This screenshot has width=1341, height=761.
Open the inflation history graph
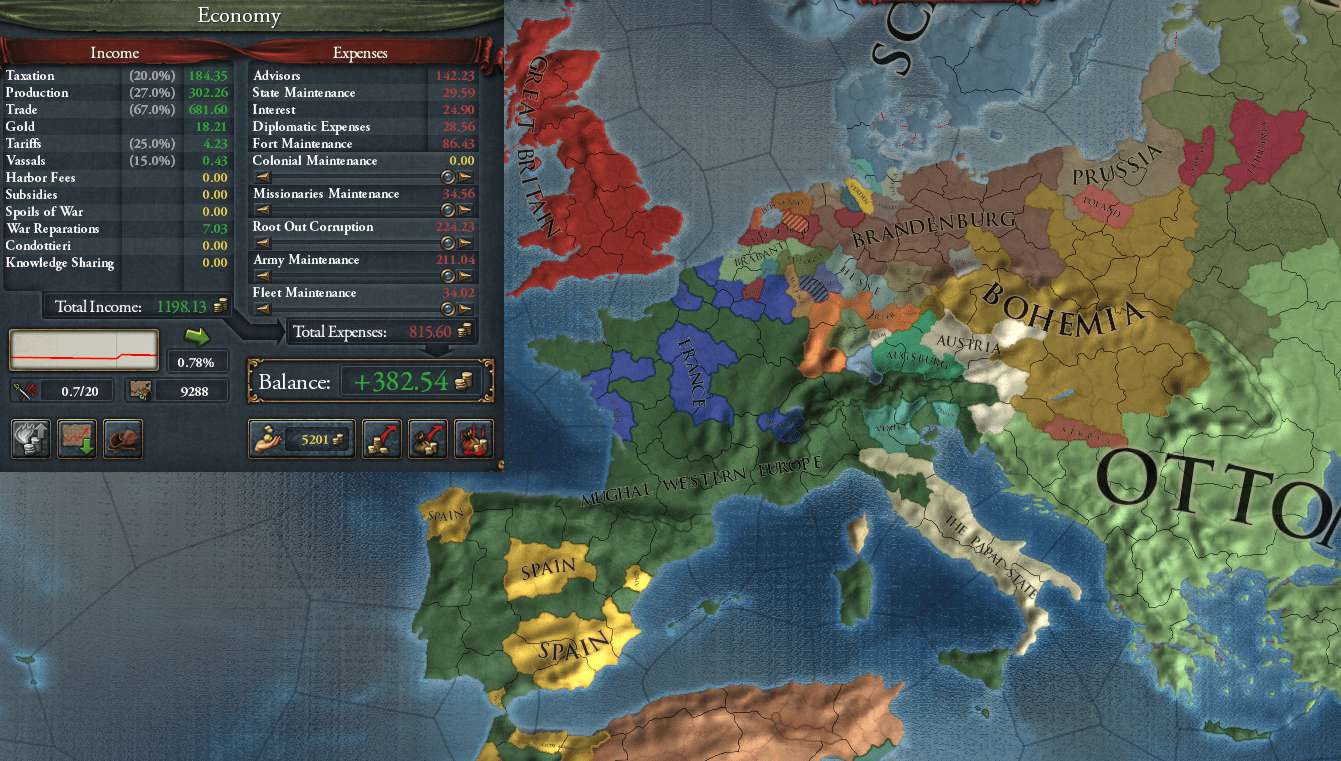coord(84,351)
